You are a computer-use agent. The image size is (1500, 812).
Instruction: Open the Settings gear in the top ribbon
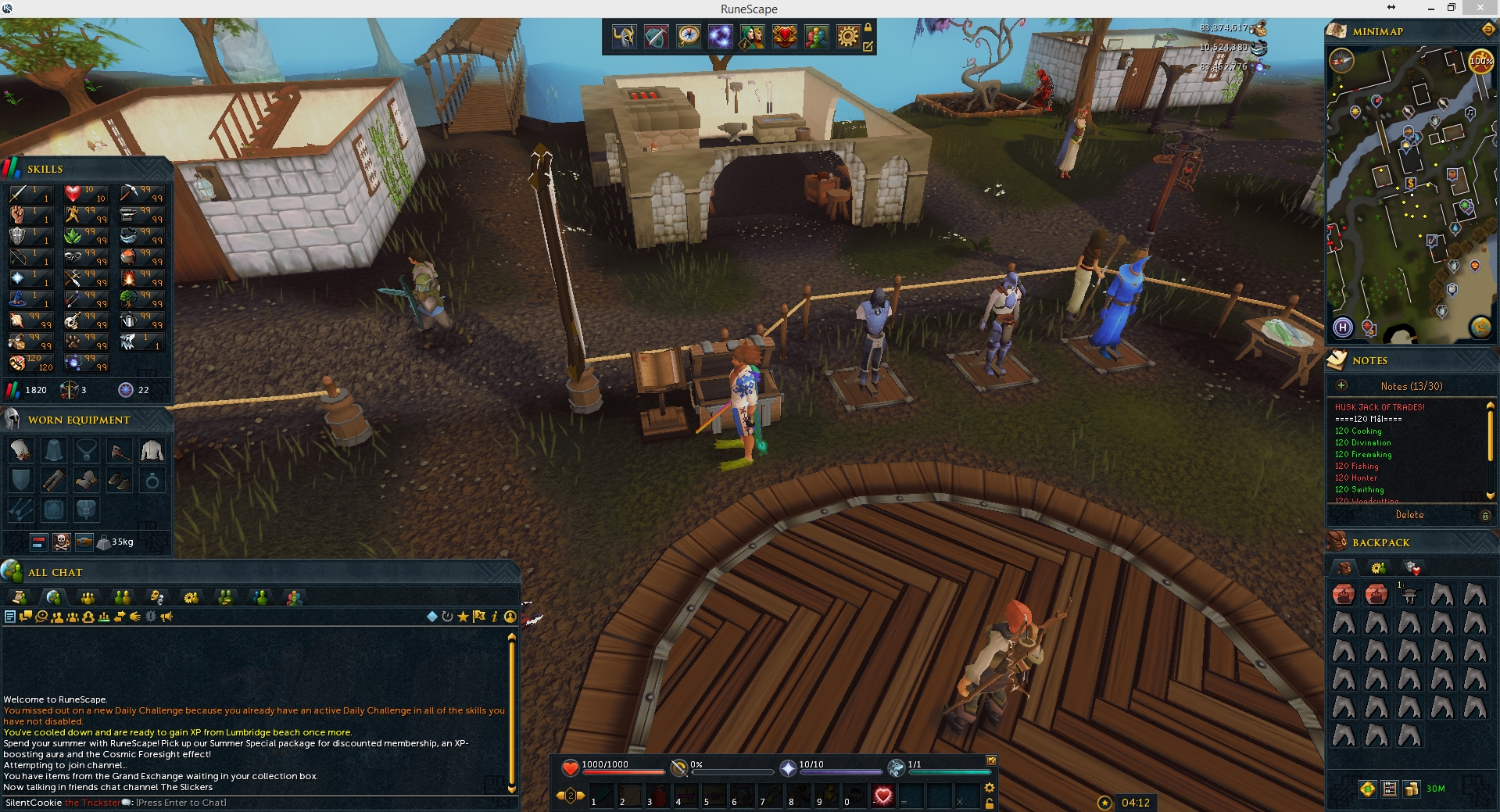[847, 37]
